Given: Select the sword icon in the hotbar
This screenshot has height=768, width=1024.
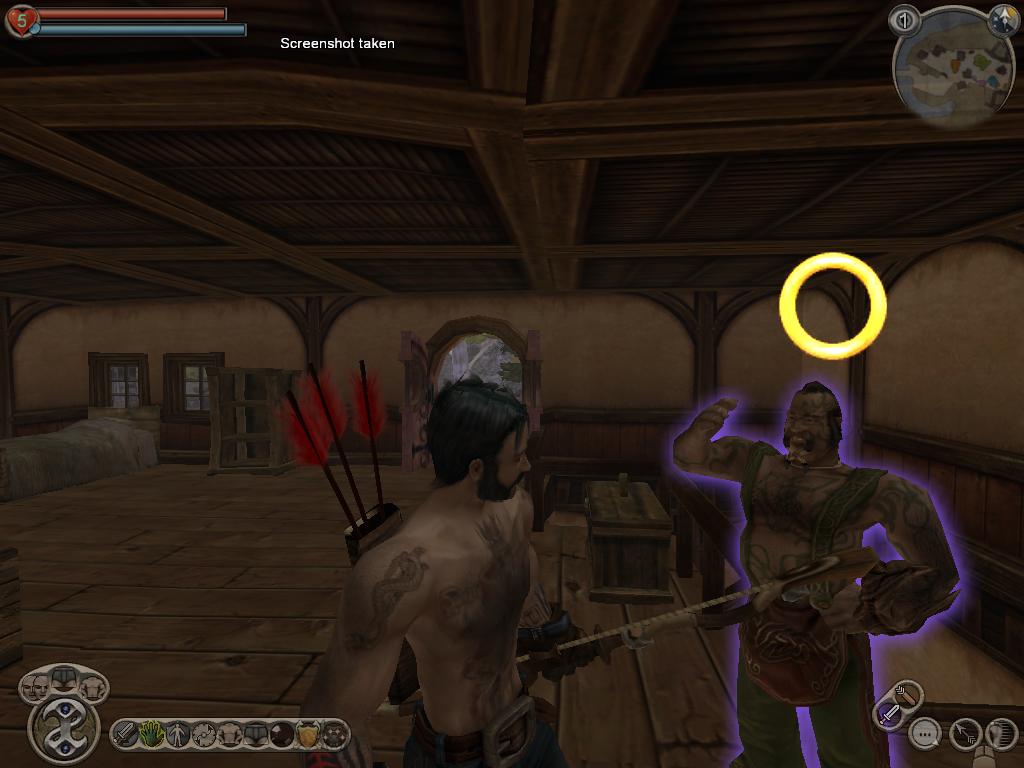Looking at the screenshot, I should tap(125, 734).
